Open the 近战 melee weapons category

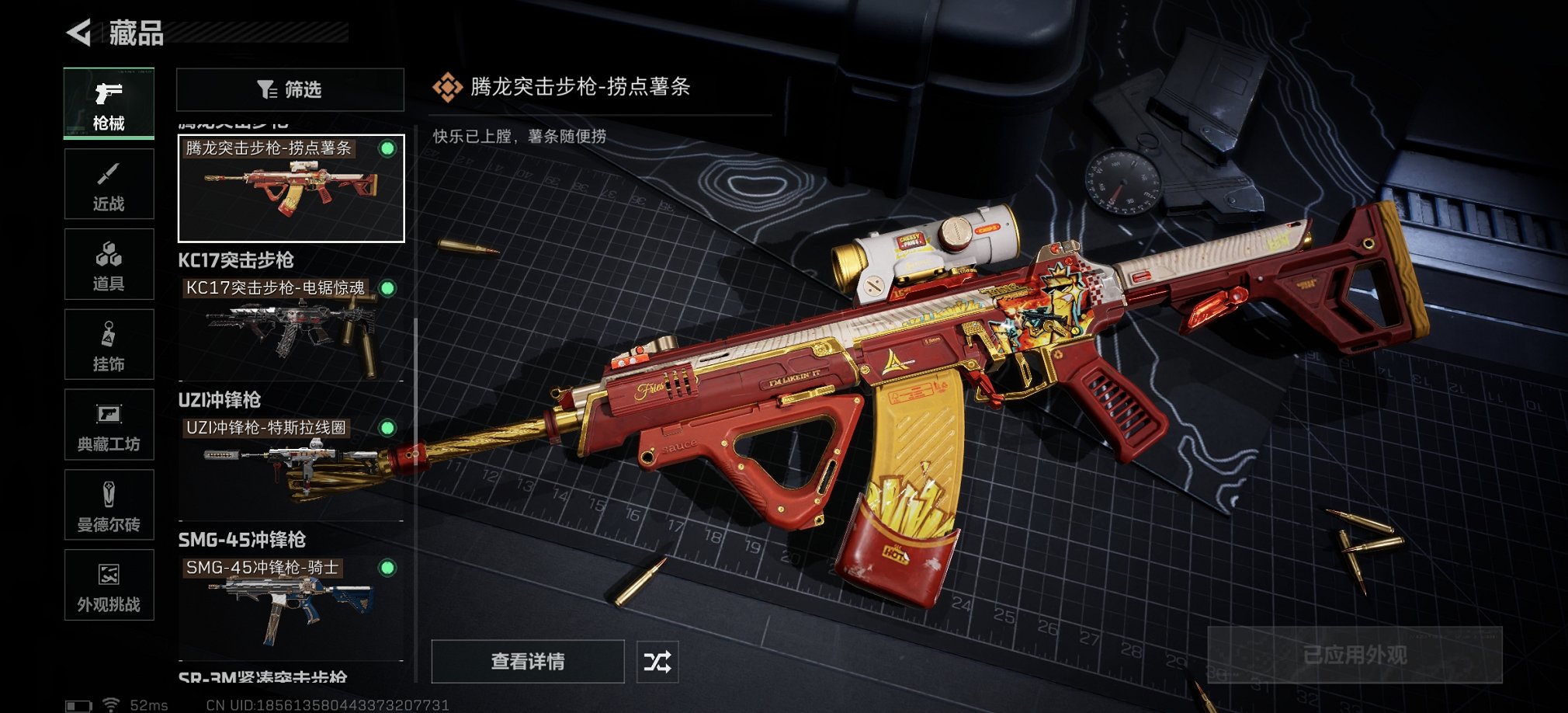coord(109,183)
